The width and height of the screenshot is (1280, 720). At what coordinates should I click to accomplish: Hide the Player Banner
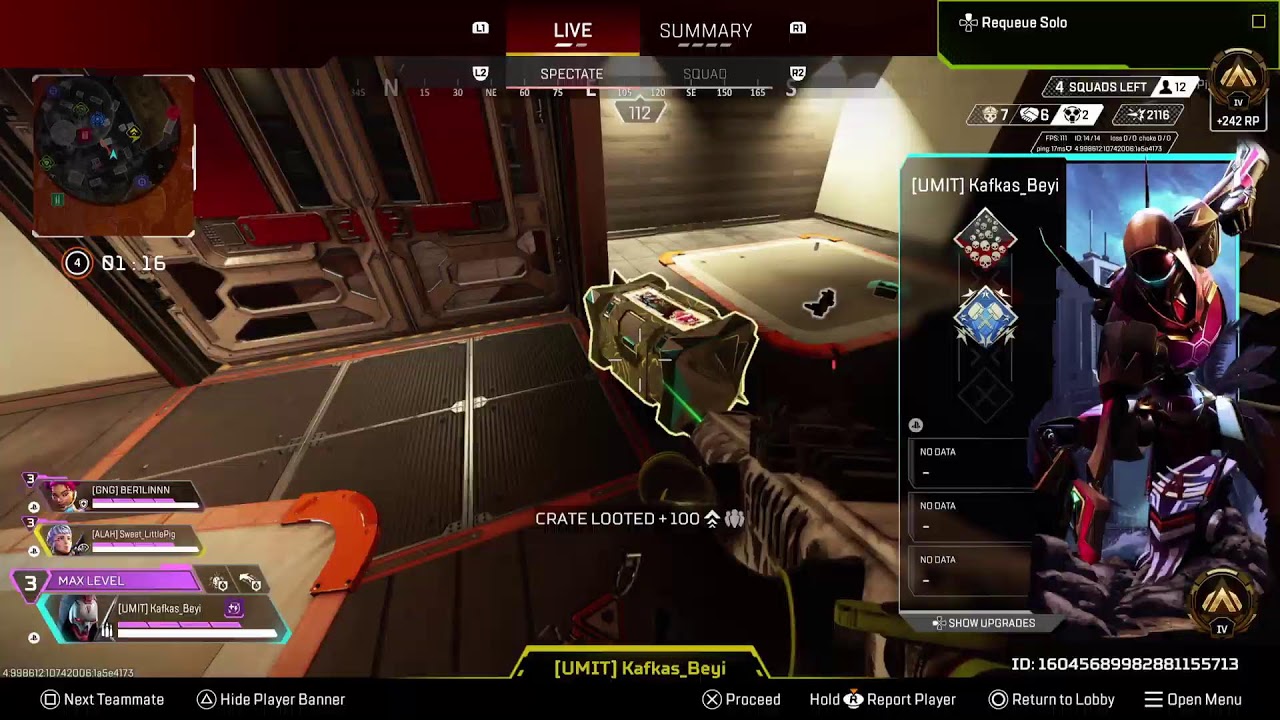click(271, 700)
